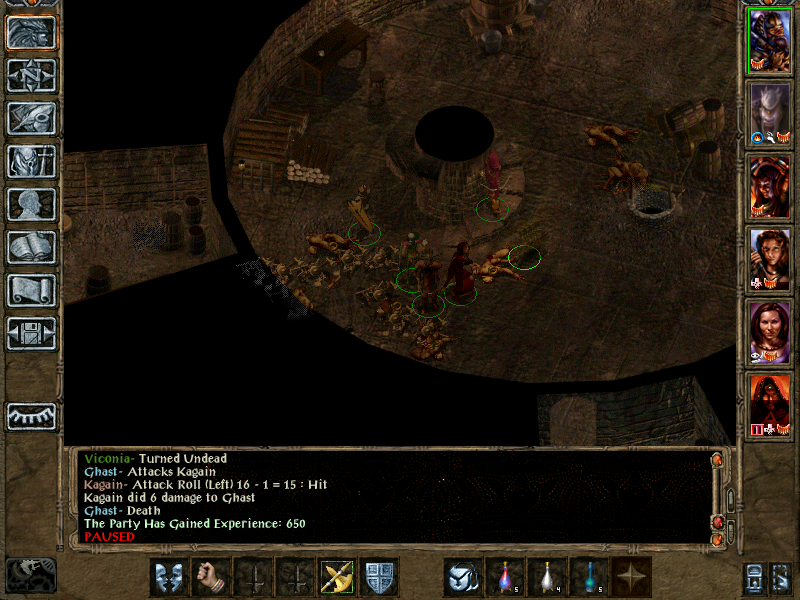
Task: Open the journal
Action: point(31,118)
